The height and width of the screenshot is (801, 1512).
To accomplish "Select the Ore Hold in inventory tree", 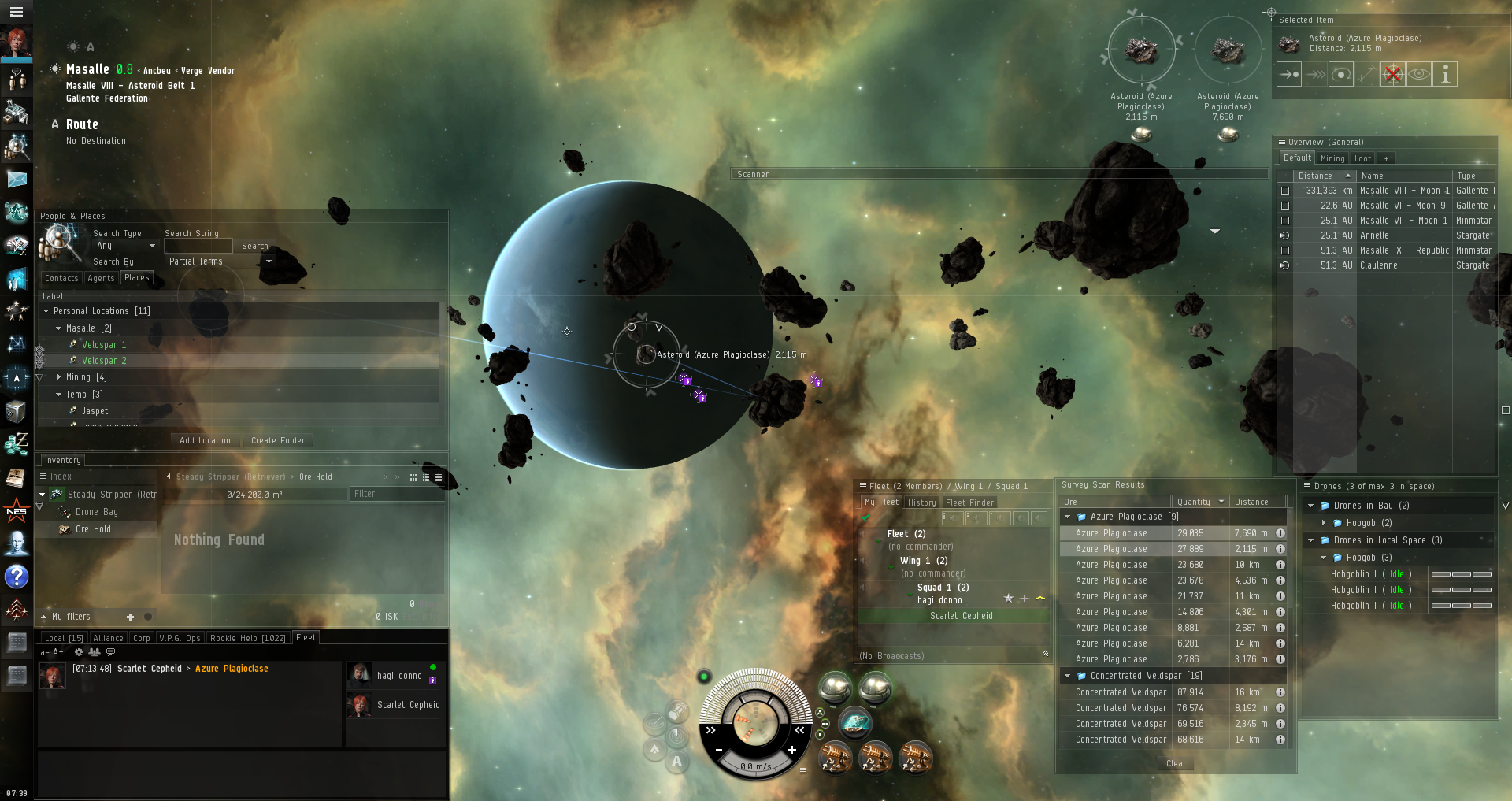I will click(x=93, y=529).
